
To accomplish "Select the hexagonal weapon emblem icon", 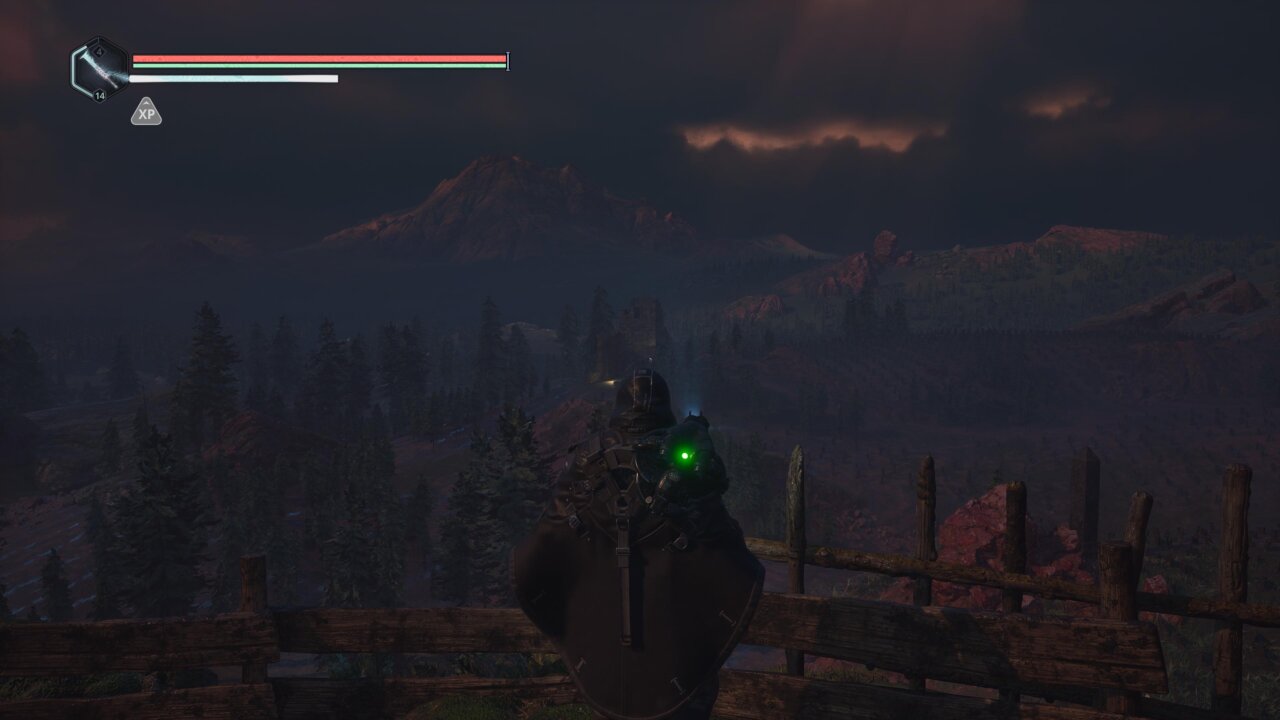I will click(99, 68).
